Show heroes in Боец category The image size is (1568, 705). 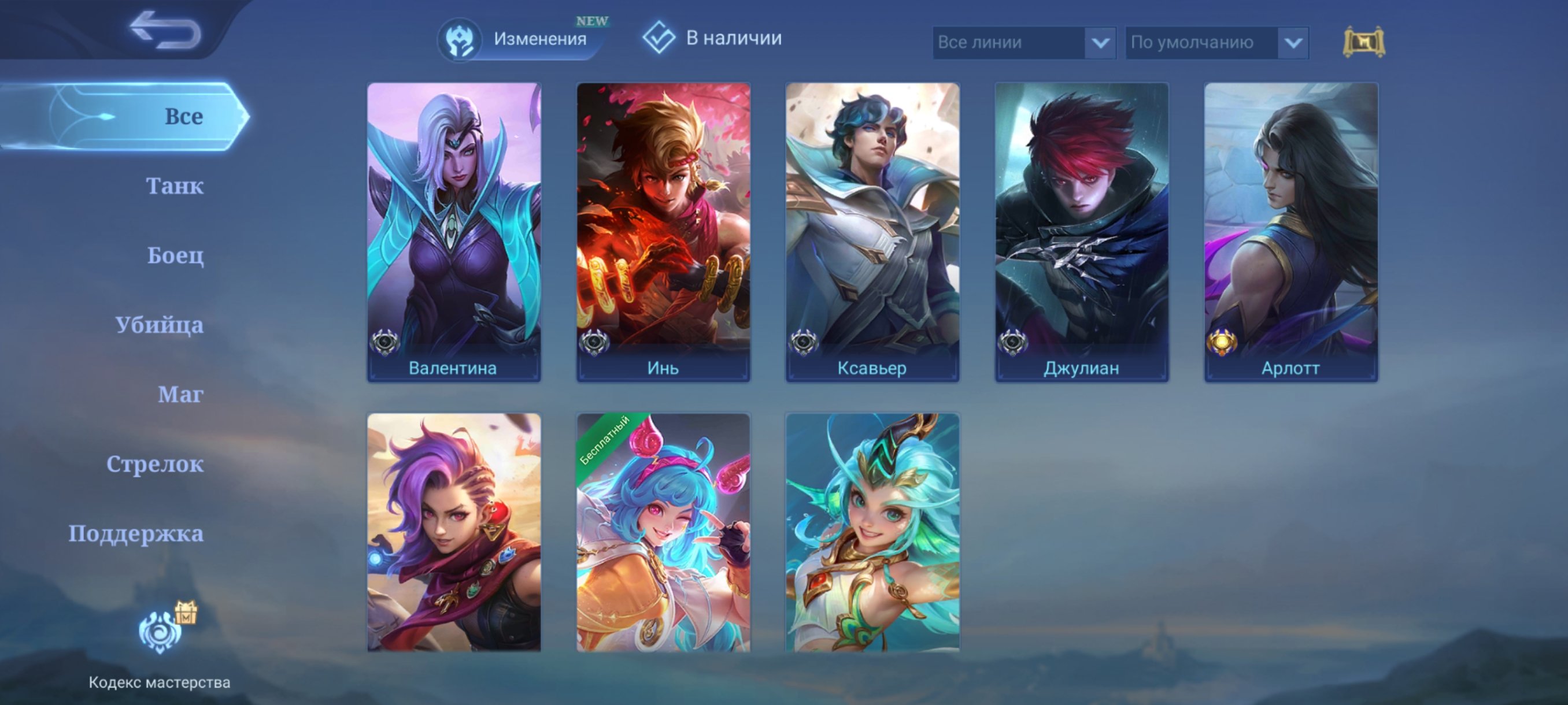tap(175, 255)
